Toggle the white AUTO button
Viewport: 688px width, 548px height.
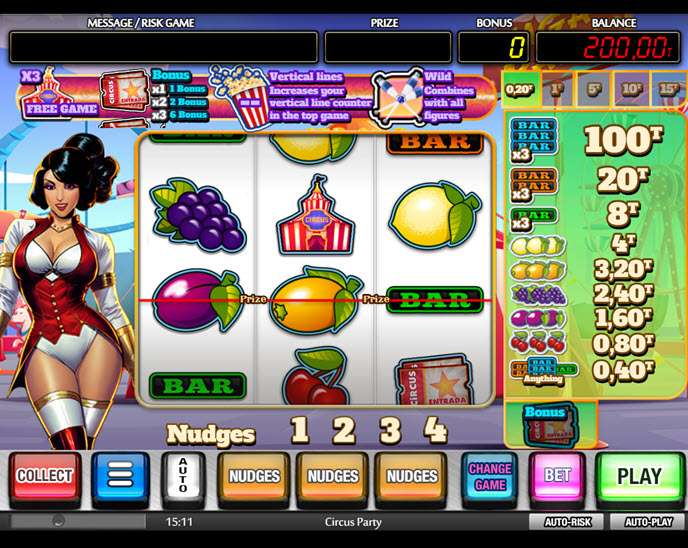point(183,476)
